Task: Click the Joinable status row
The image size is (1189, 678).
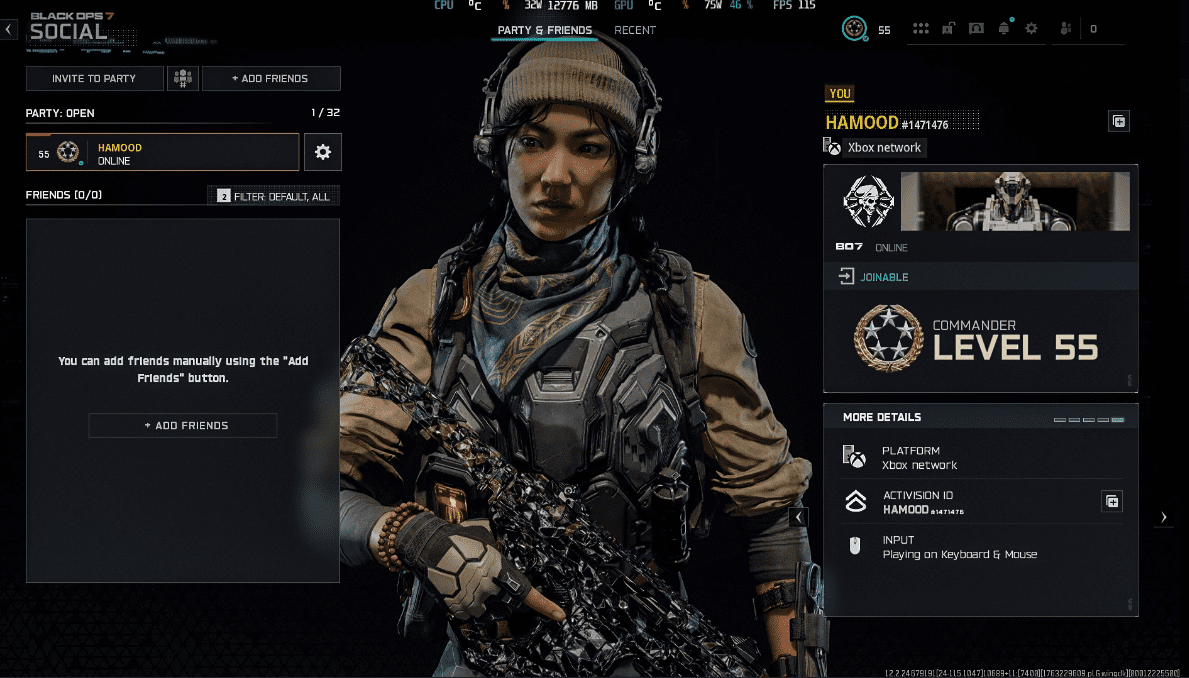Action: pos(980,277)
